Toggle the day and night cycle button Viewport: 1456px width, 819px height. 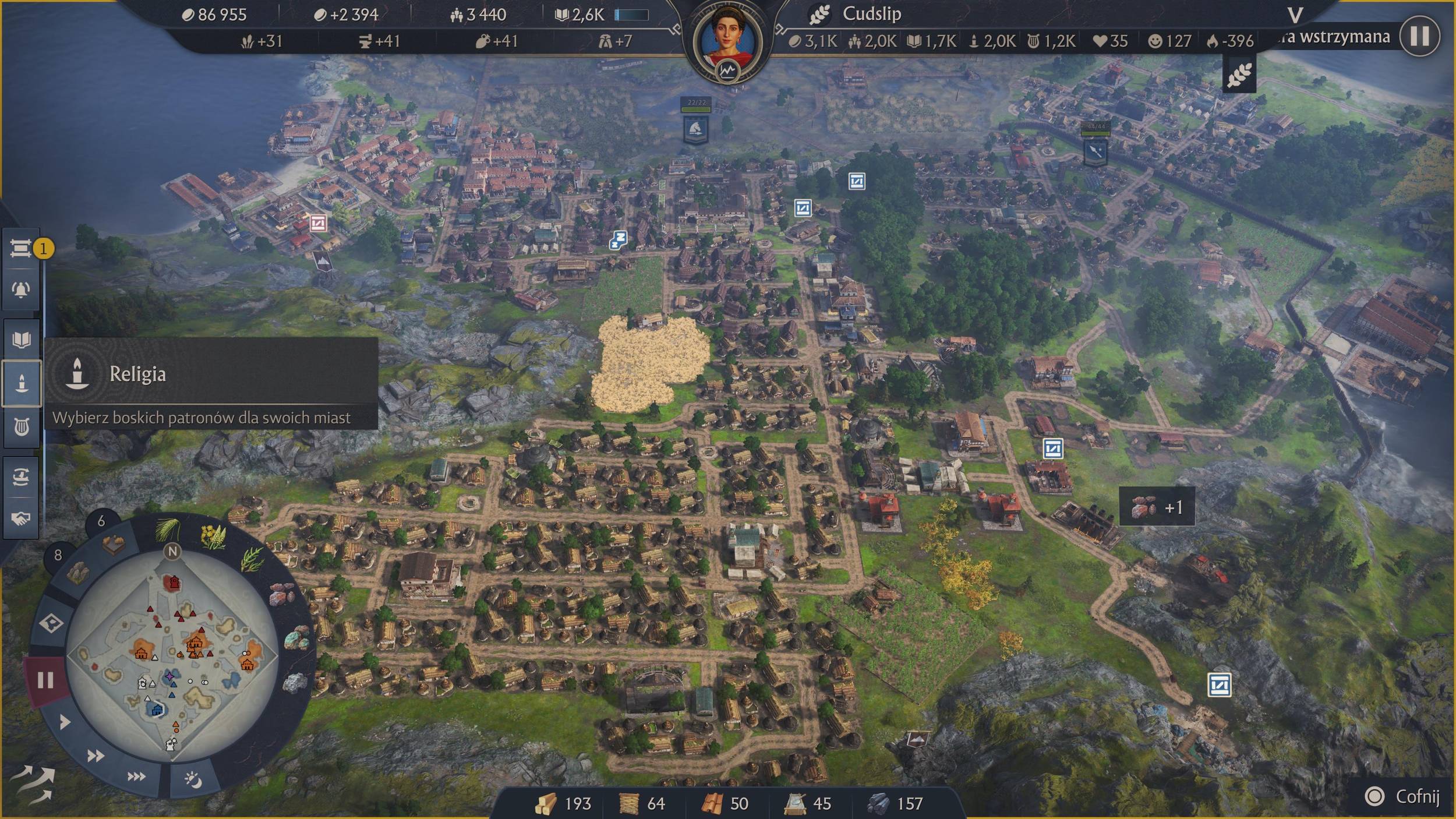(193, 779)
